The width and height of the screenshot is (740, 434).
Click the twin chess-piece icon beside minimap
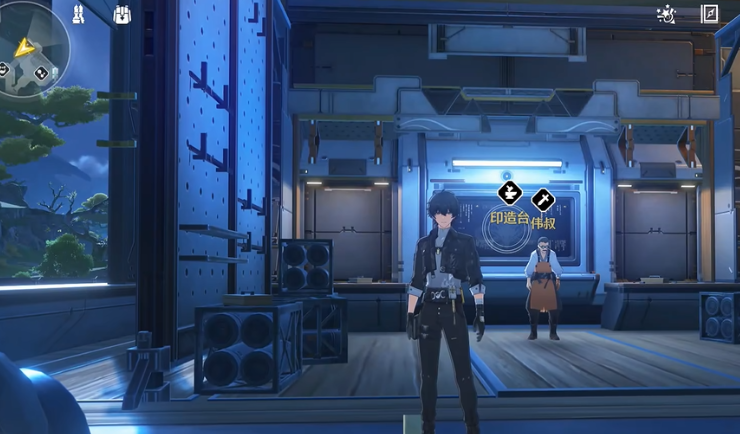(x=78, y=14)
